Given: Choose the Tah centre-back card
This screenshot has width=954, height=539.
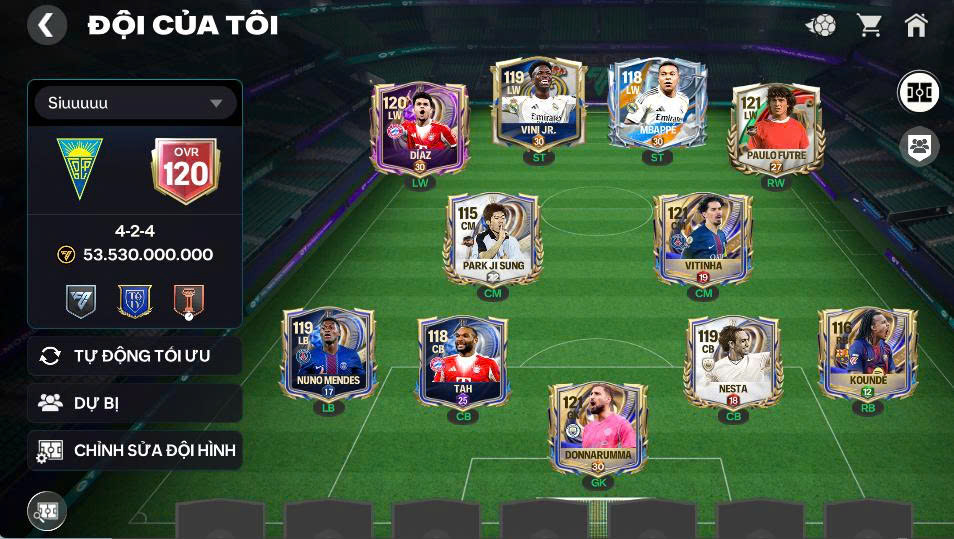Looking at the screenshot, I should click(462, 362).
